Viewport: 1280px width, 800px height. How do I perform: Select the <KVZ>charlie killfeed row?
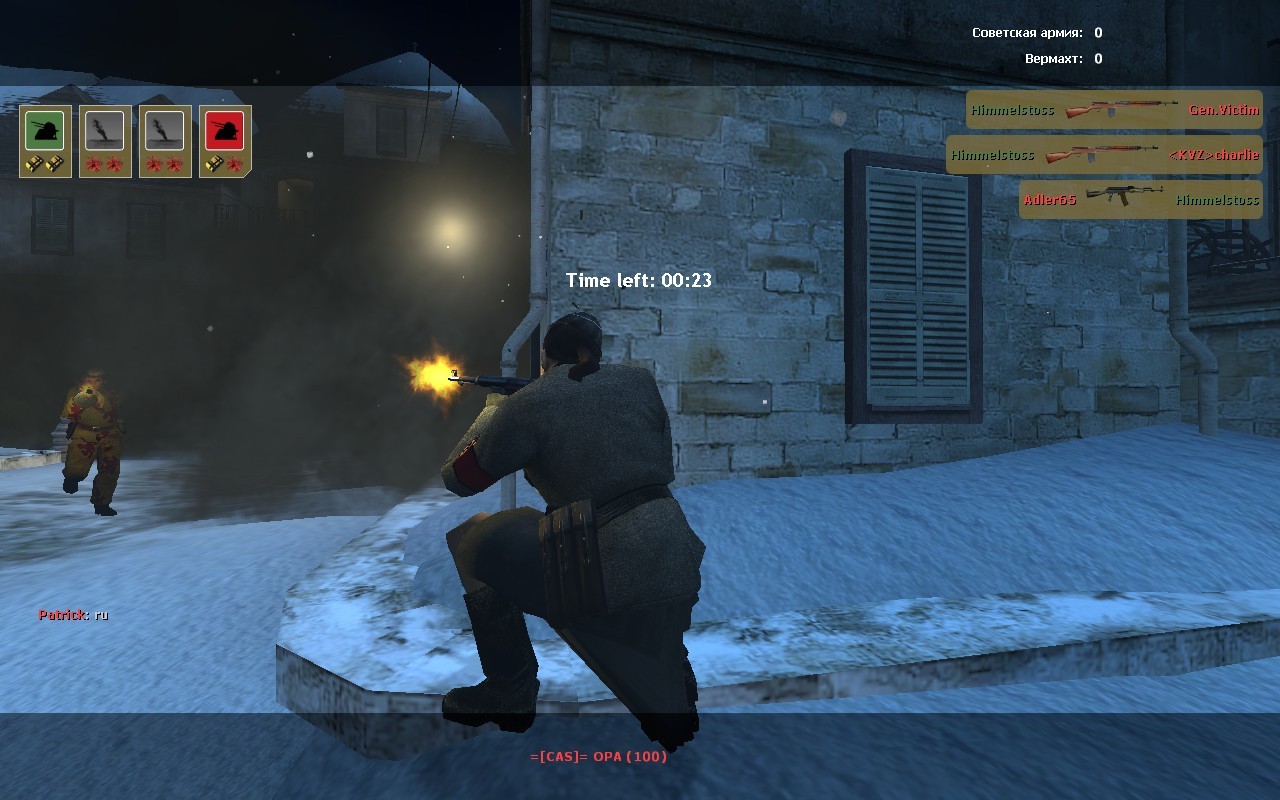1105,156
